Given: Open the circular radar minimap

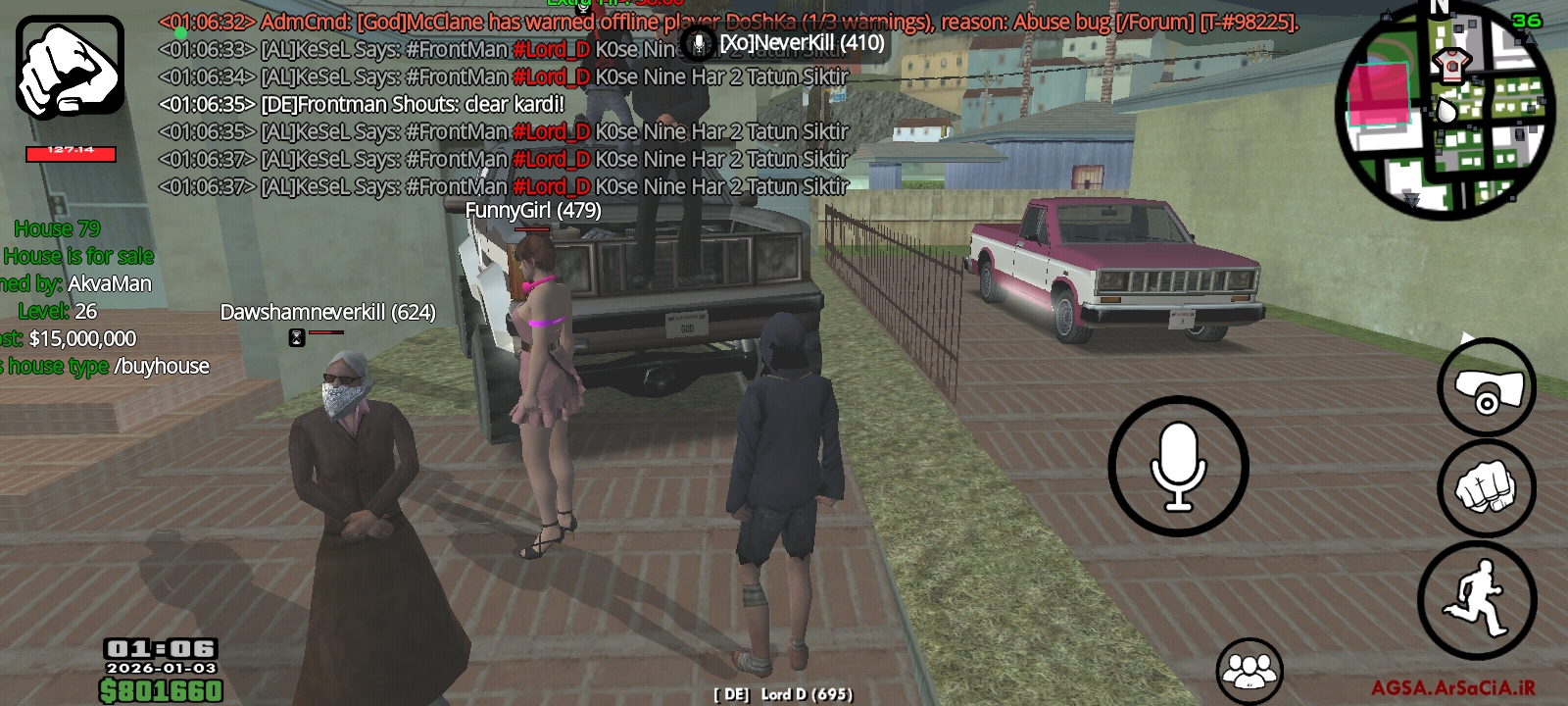Looking at the screenshot, I should [x=1445, y=111].
